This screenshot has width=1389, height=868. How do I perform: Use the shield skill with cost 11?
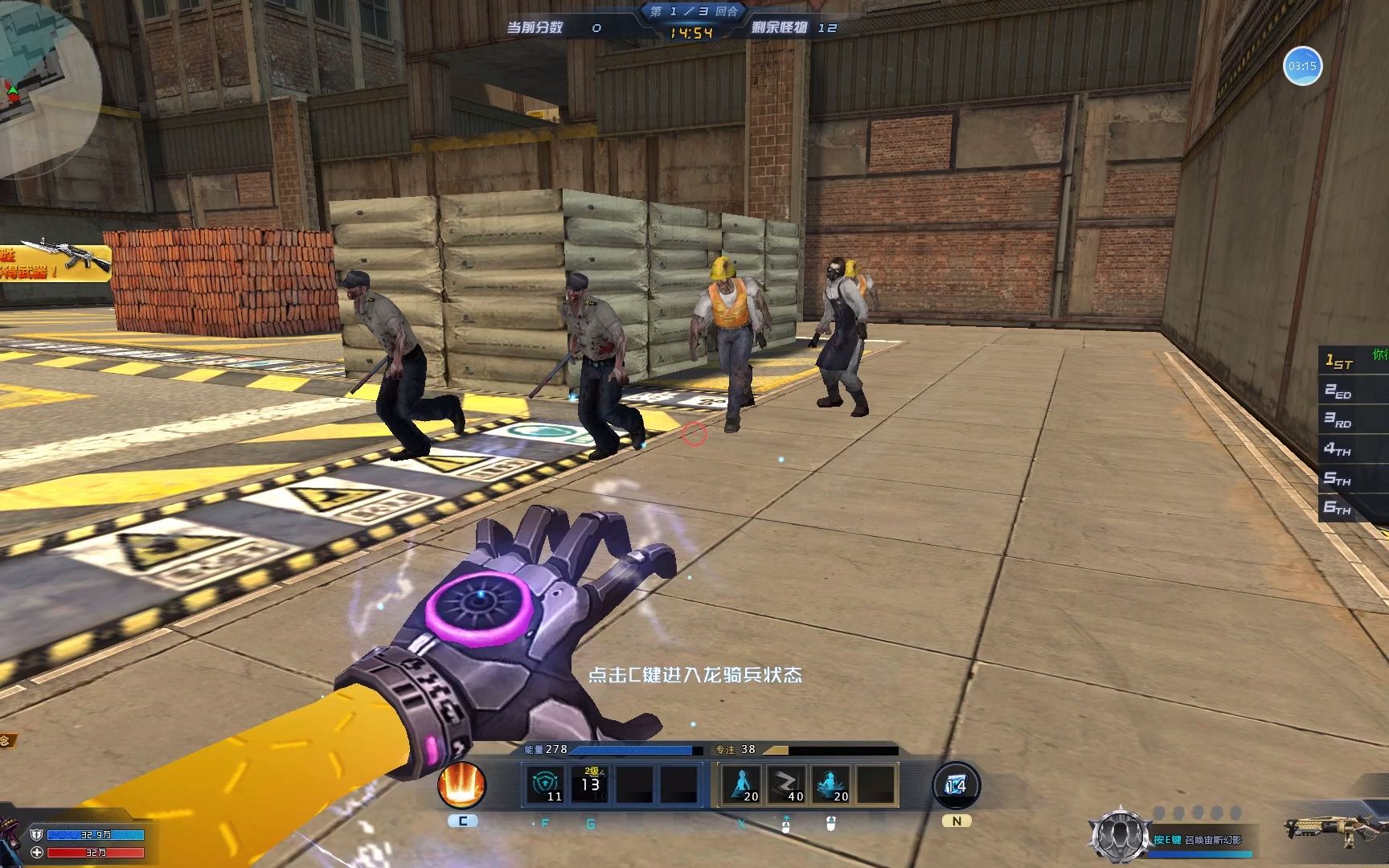[545, 784]
